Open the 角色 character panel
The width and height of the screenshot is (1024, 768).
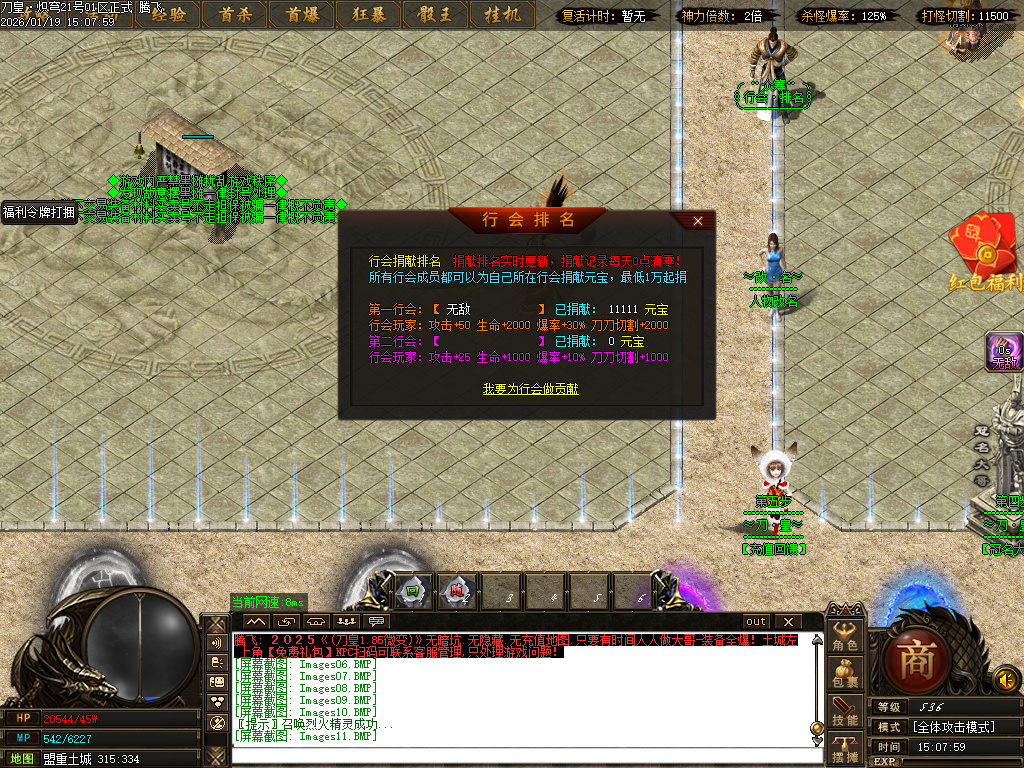(x=846, y=638)
